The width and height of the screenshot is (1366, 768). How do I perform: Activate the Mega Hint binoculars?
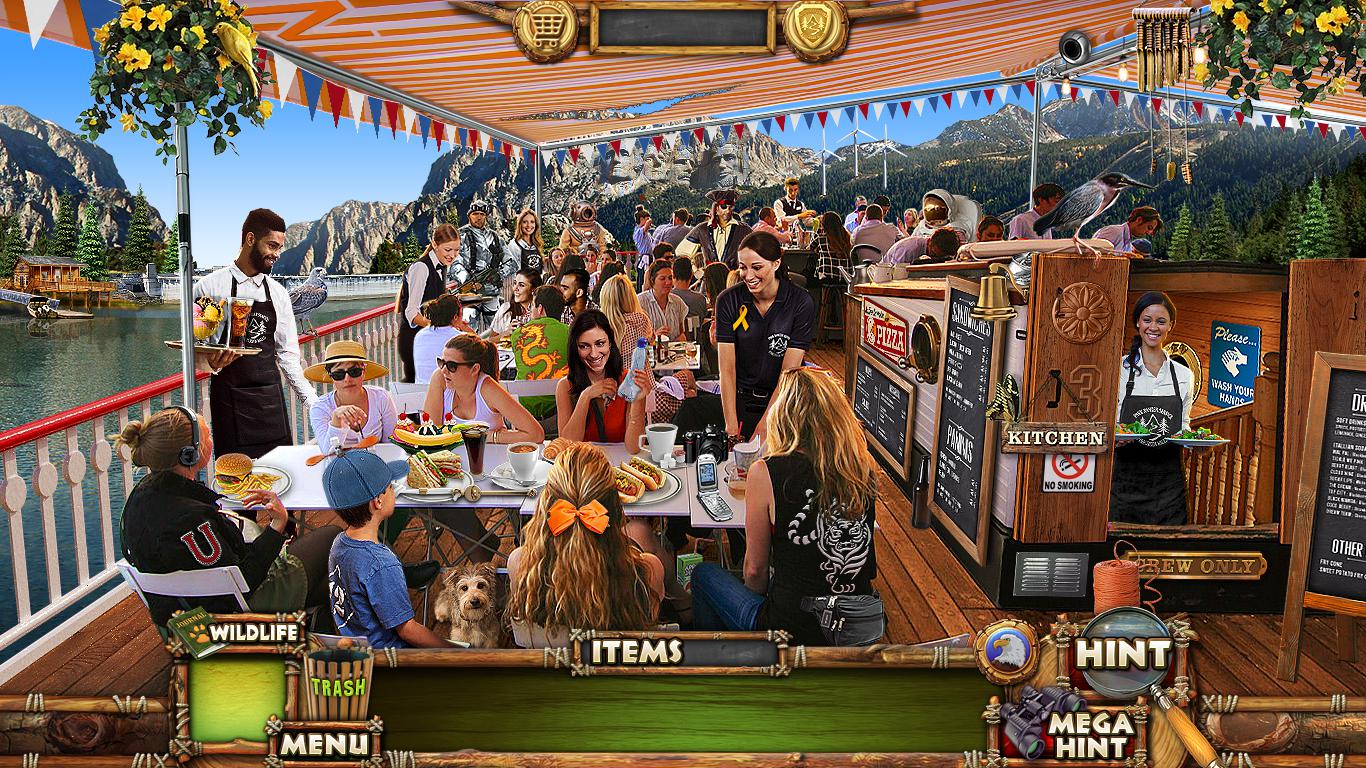[x=1069, y=728]
